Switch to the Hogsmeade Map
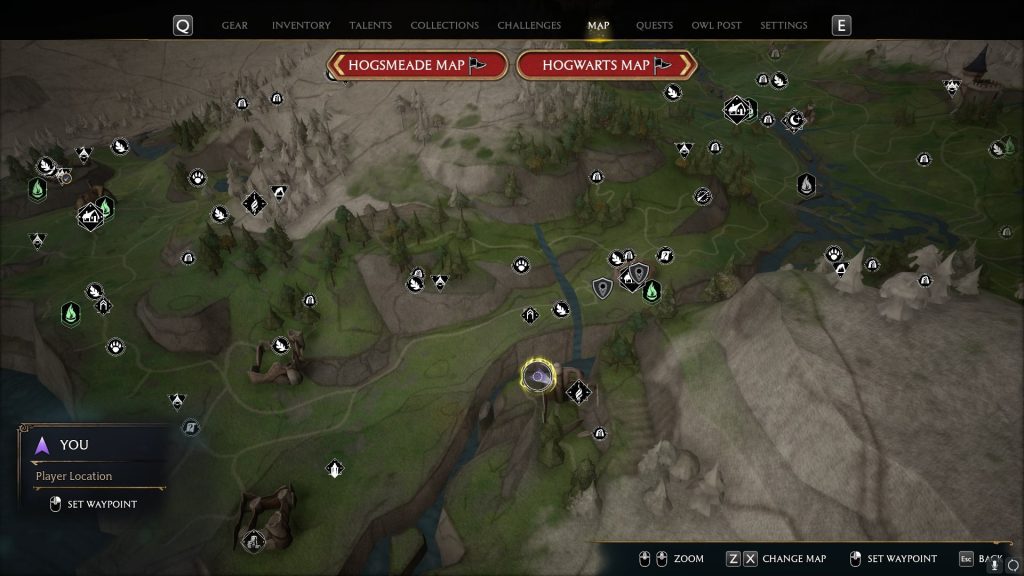Viewport: 1024px width, 576px height. click(417, 65)
